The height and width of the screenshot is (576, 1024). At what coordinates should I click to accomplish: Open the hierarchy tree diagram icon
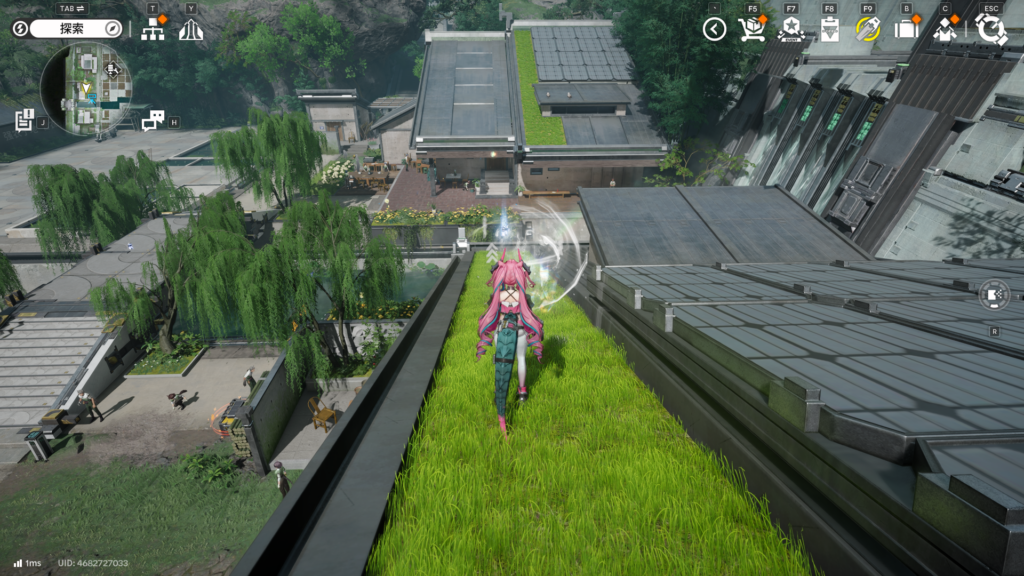coord(152,29)
